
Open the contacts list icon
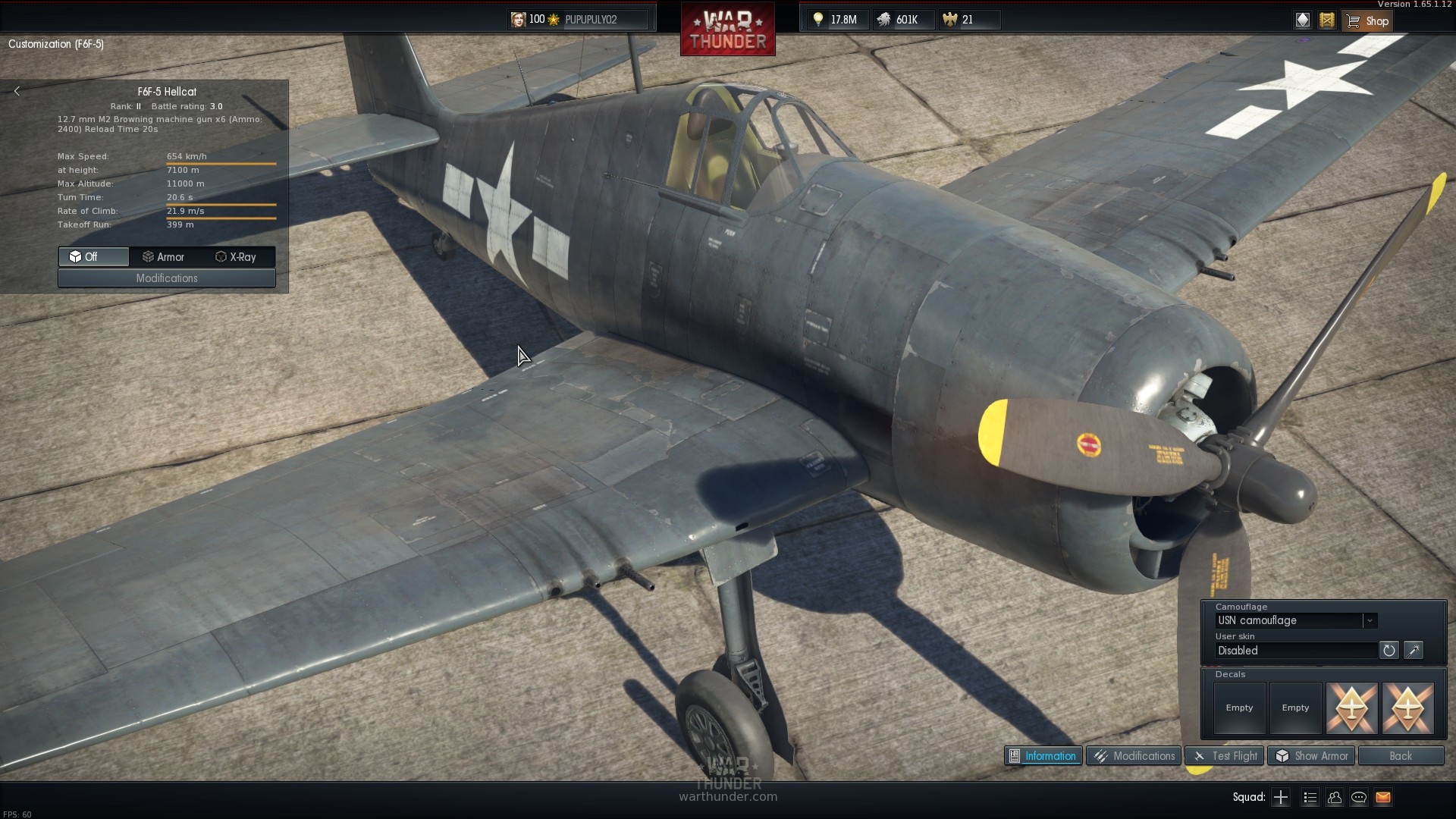click(1335, 797)
